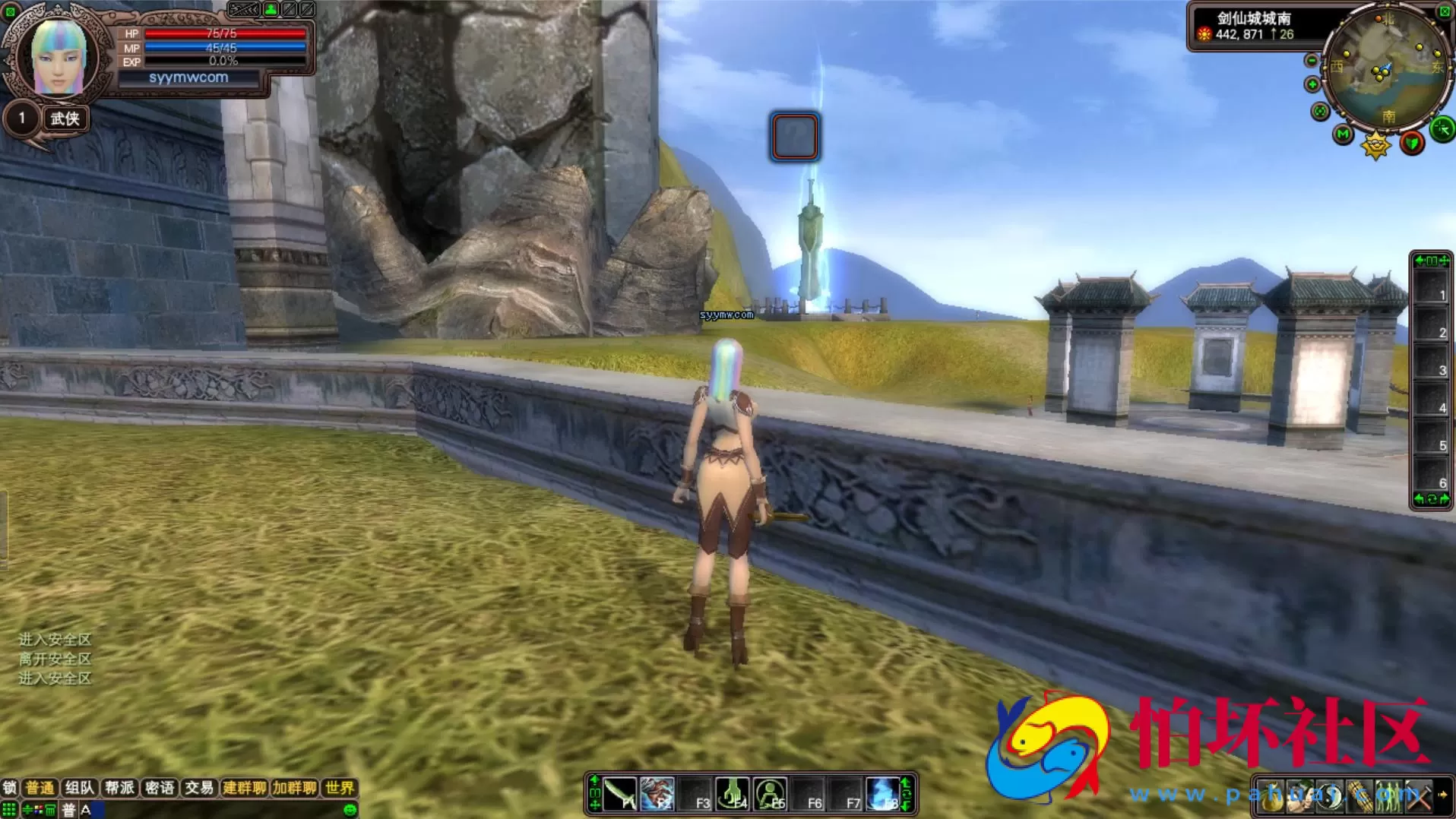Switch chat to the 普通 channel

click(x=40, y=788)
